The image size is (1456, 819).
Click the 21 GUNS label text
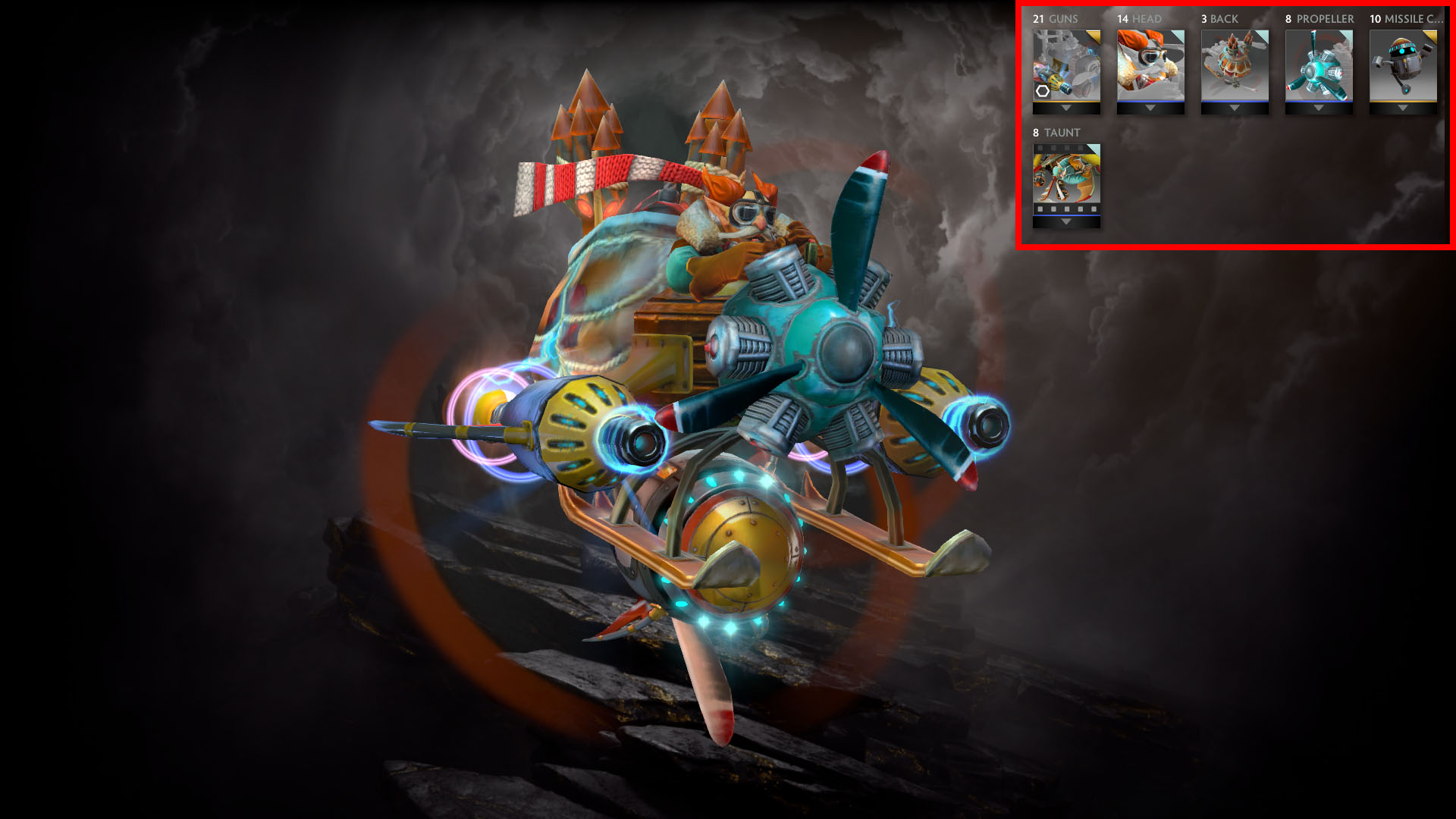[x=1055, y=19]
